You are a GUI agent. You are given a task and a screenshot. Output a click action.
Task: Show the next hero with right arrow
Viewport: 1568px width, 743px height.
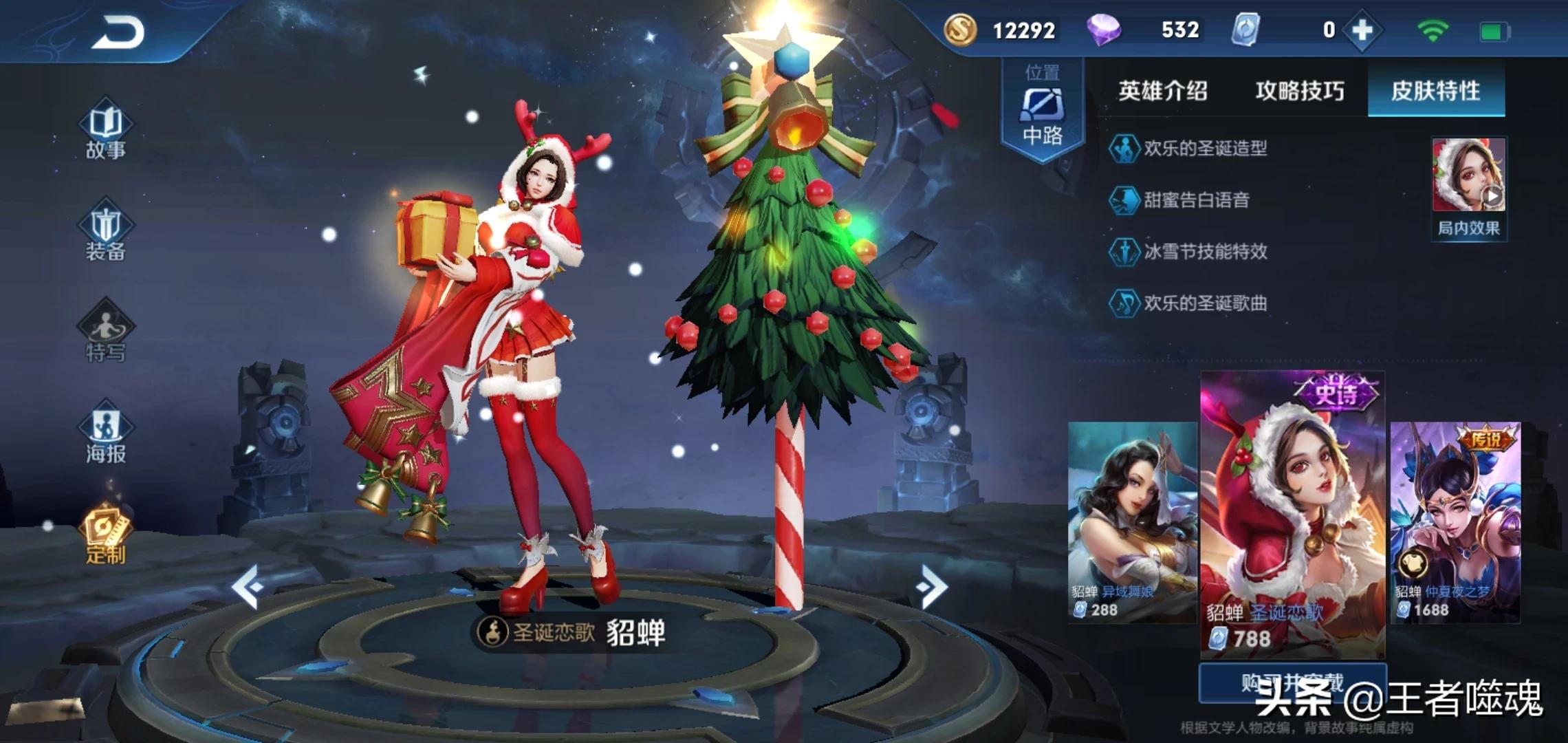click(933, 586)
